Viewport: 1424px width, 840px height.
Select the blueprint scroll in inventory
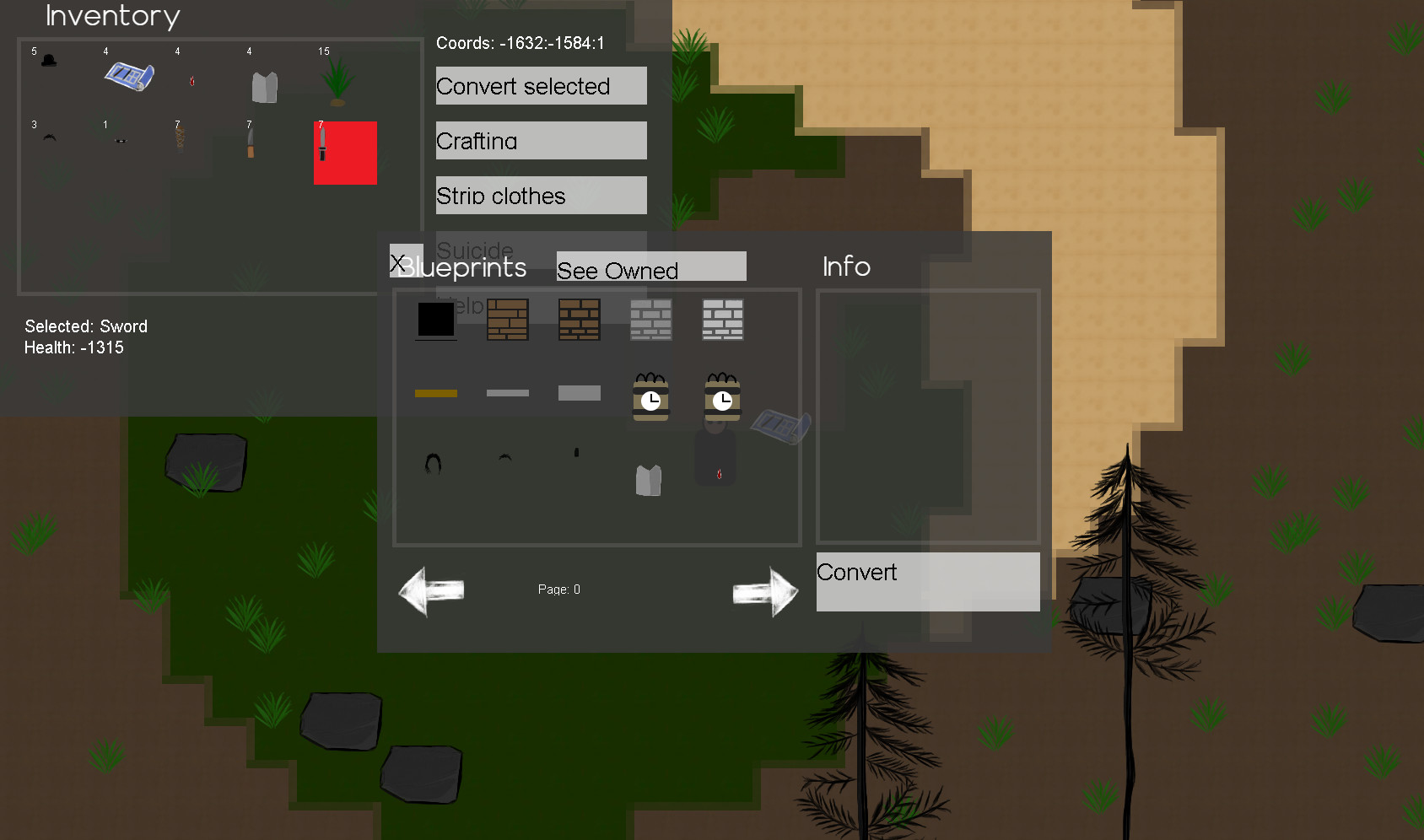(x=129, y=76)
